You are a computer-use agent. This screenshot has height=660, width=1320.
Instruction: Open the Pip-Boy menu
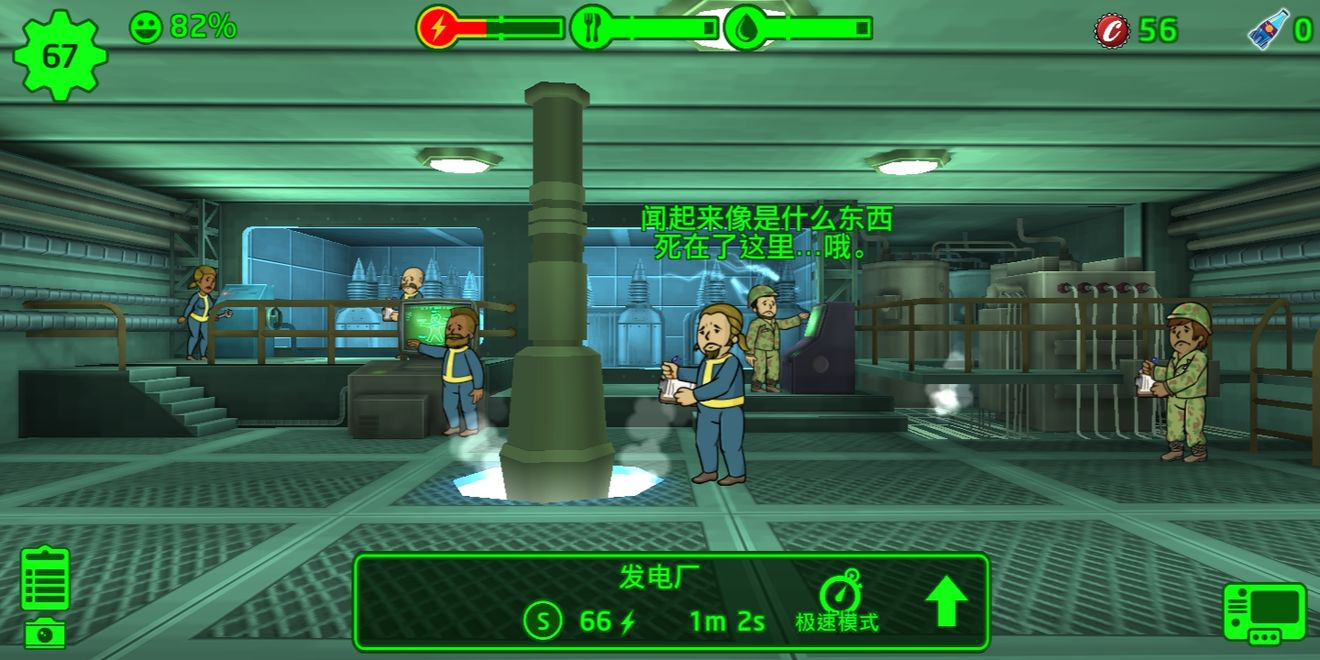pos(1264,613)
